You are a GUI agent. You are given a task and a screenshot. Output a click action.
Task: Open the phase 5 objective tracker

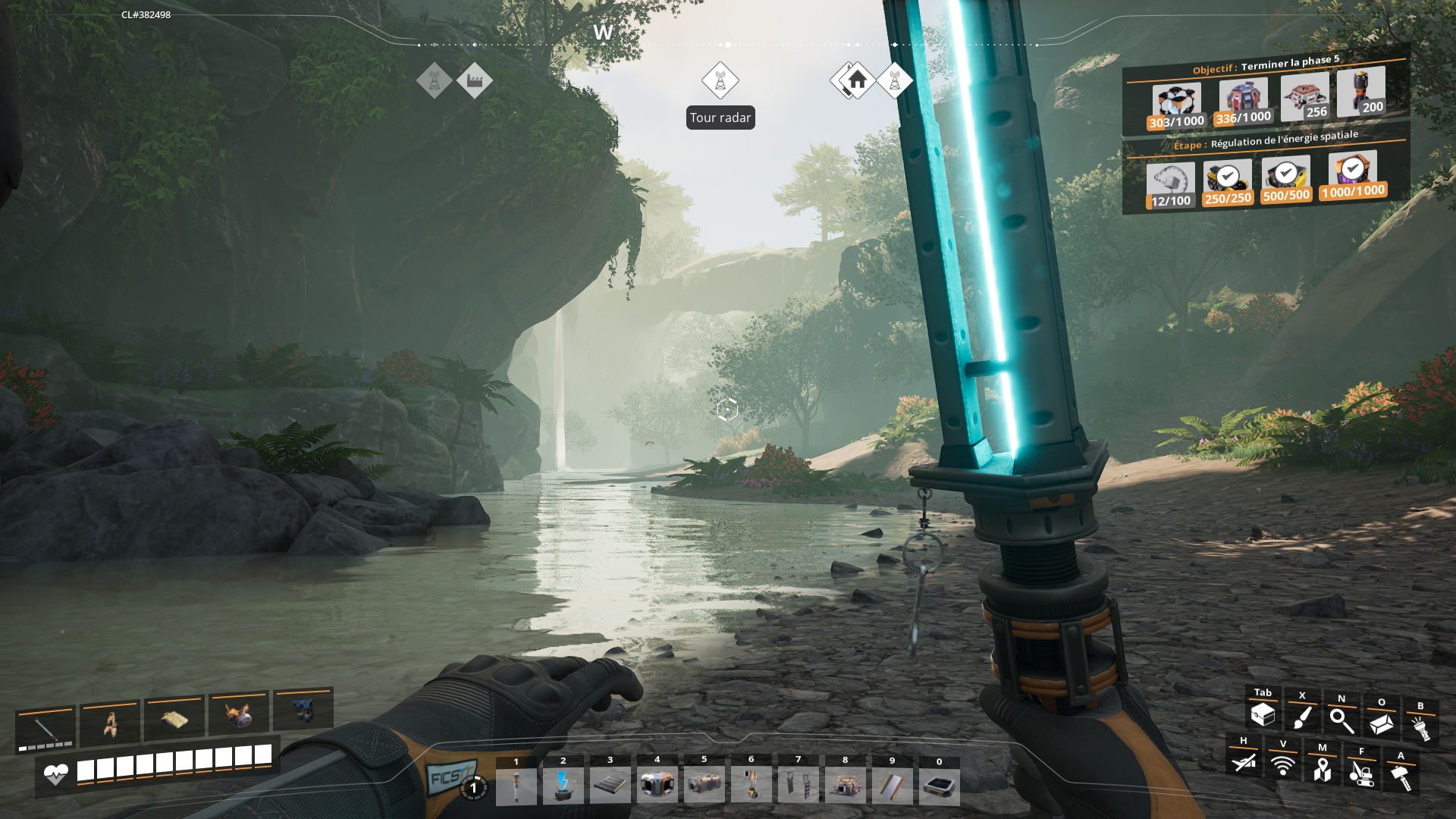click(x=1265, y=65)
